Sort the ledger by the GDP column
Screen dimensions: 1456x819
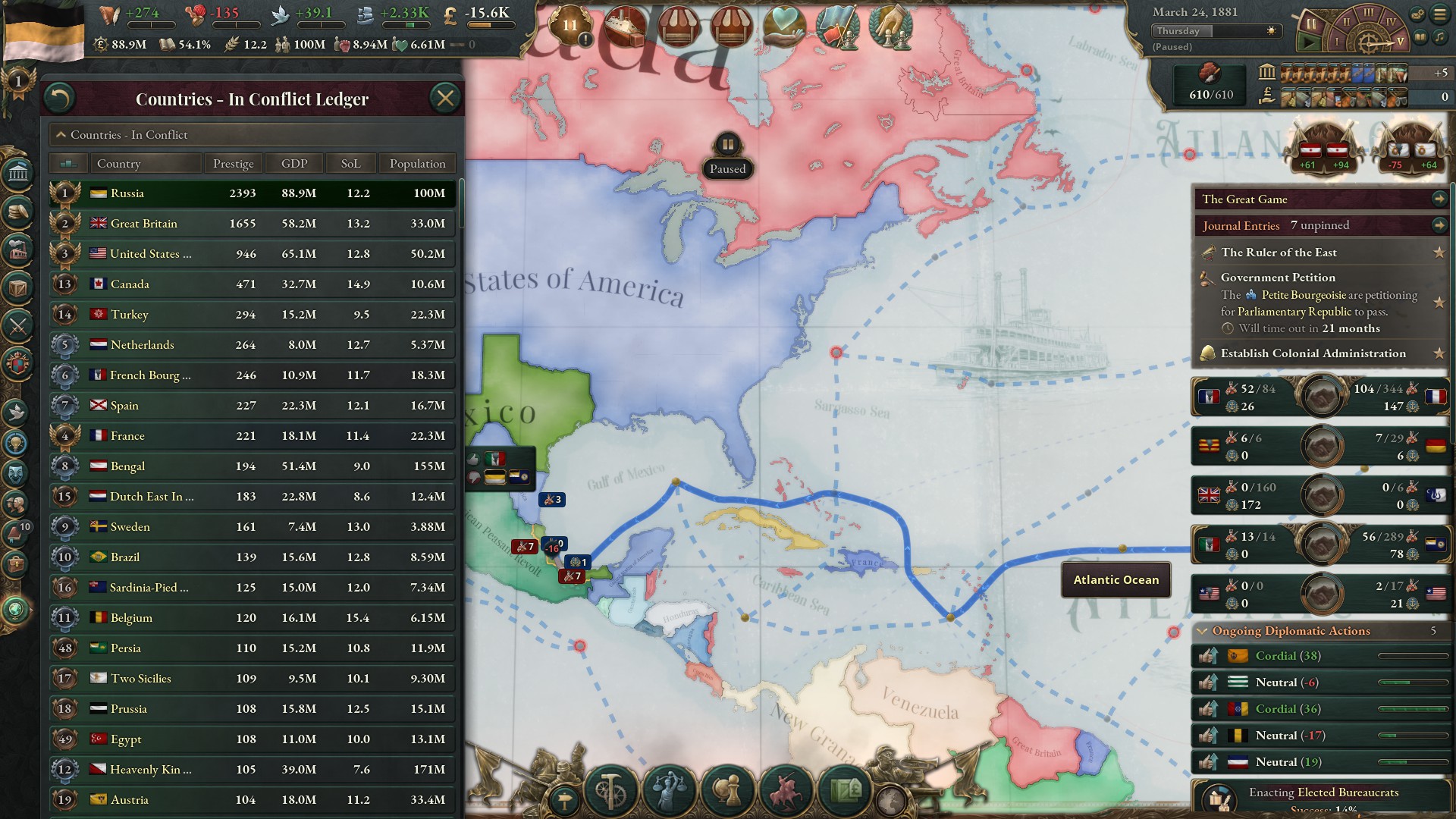[293, 163]
